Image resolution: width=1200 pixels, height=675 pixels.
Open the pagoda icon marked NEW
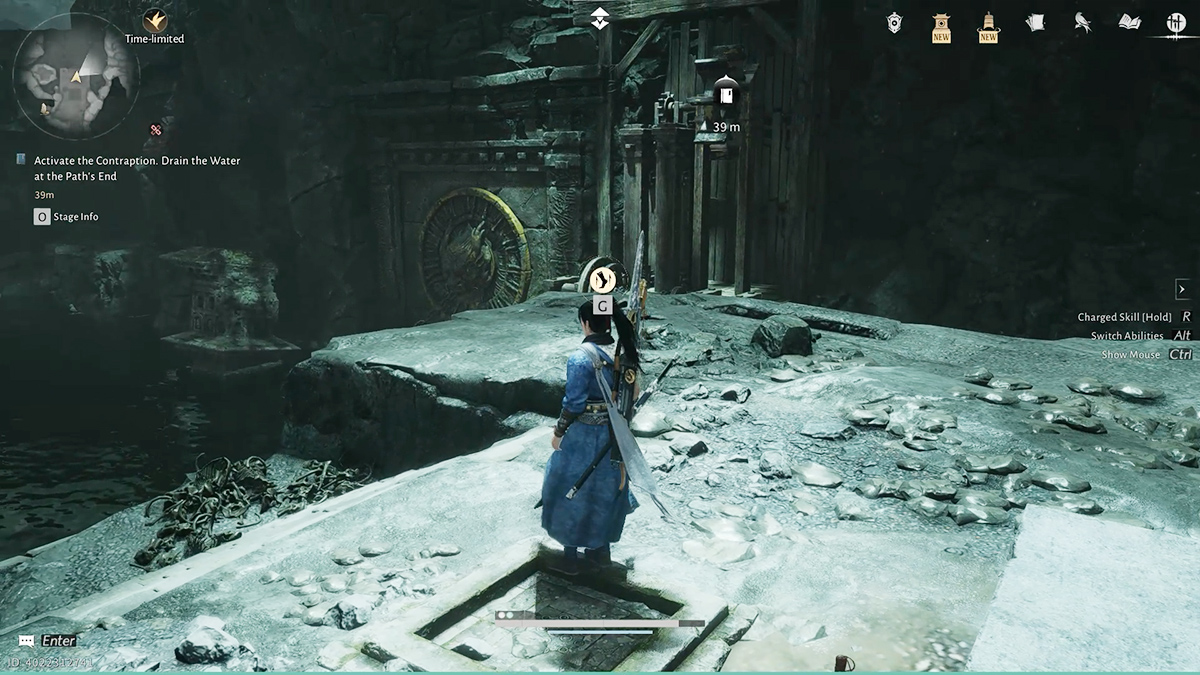pyautogui.click(x=941, y=25)
